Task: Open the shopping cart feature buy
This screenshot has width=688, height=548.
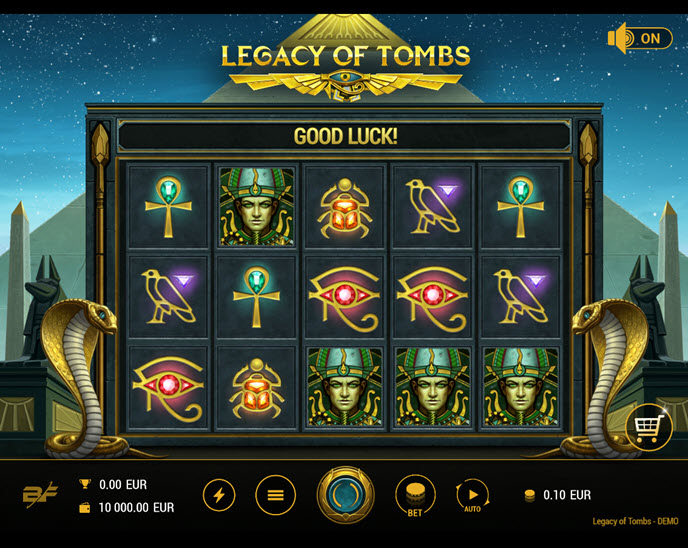Action: pyautogui.click(x=647, y=429)
